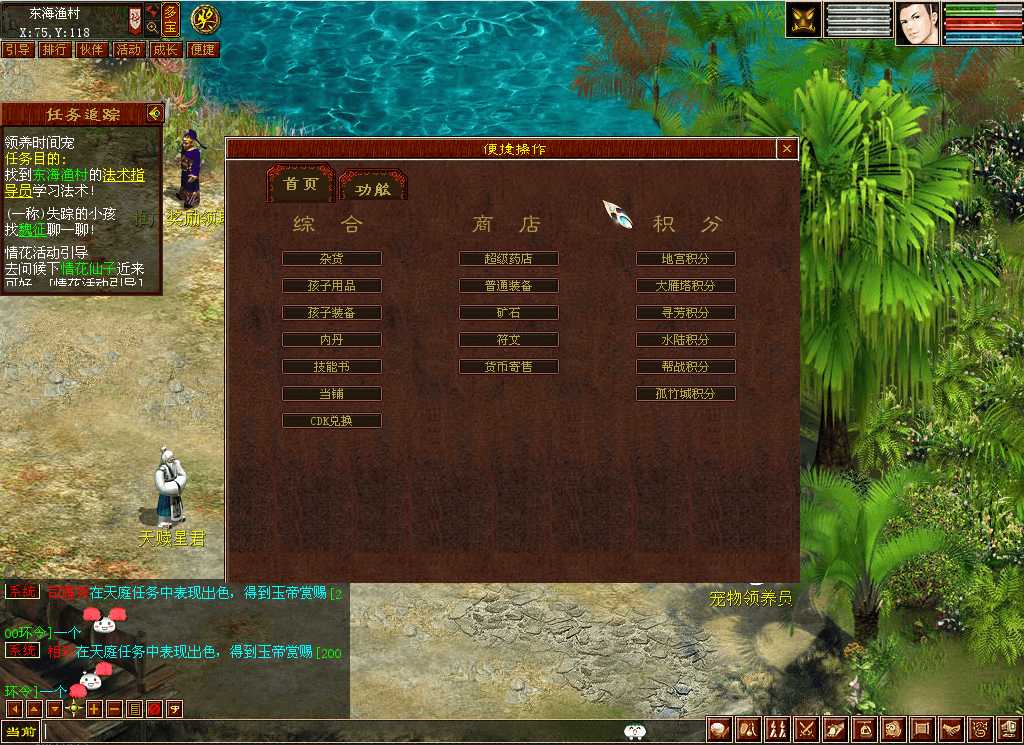Open the 活动 events menu
Viewport: 1024px width, 745px height.
(128, 50)
